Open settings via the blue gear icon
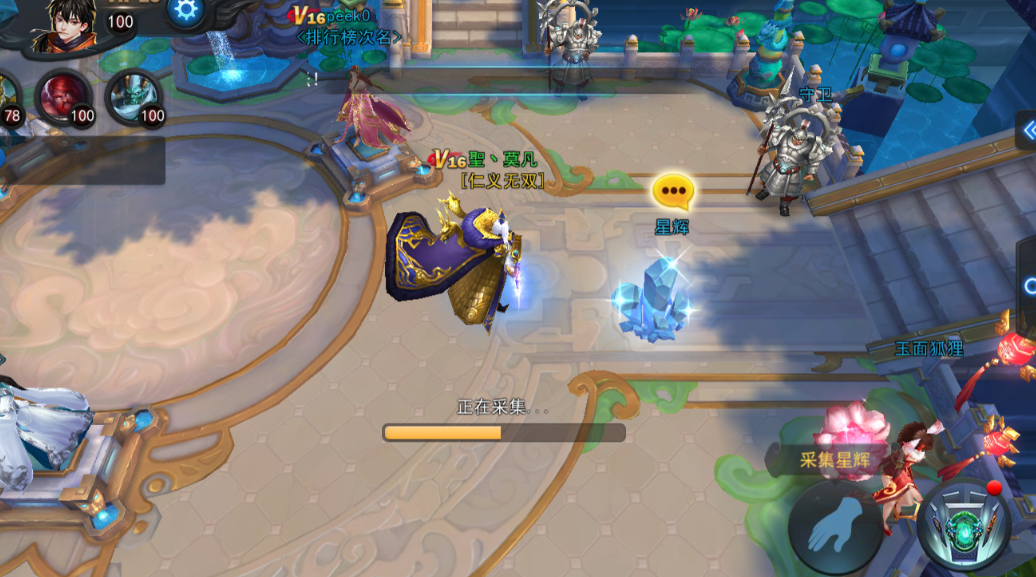The image size is (1036, 577). click(185, 10)
